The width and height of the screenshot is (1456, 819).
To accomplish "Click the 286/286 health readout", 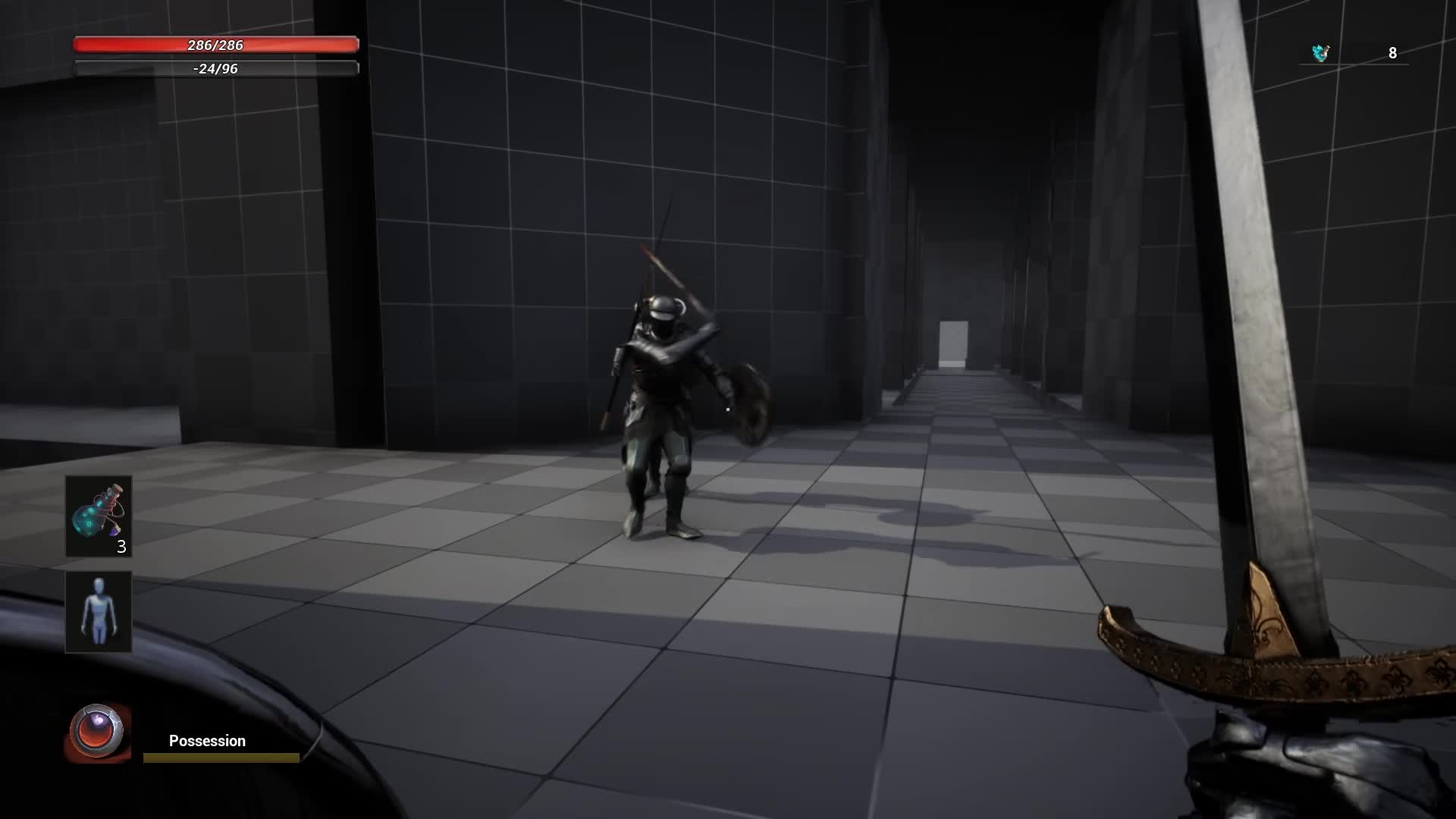I will tap(215, 45).
